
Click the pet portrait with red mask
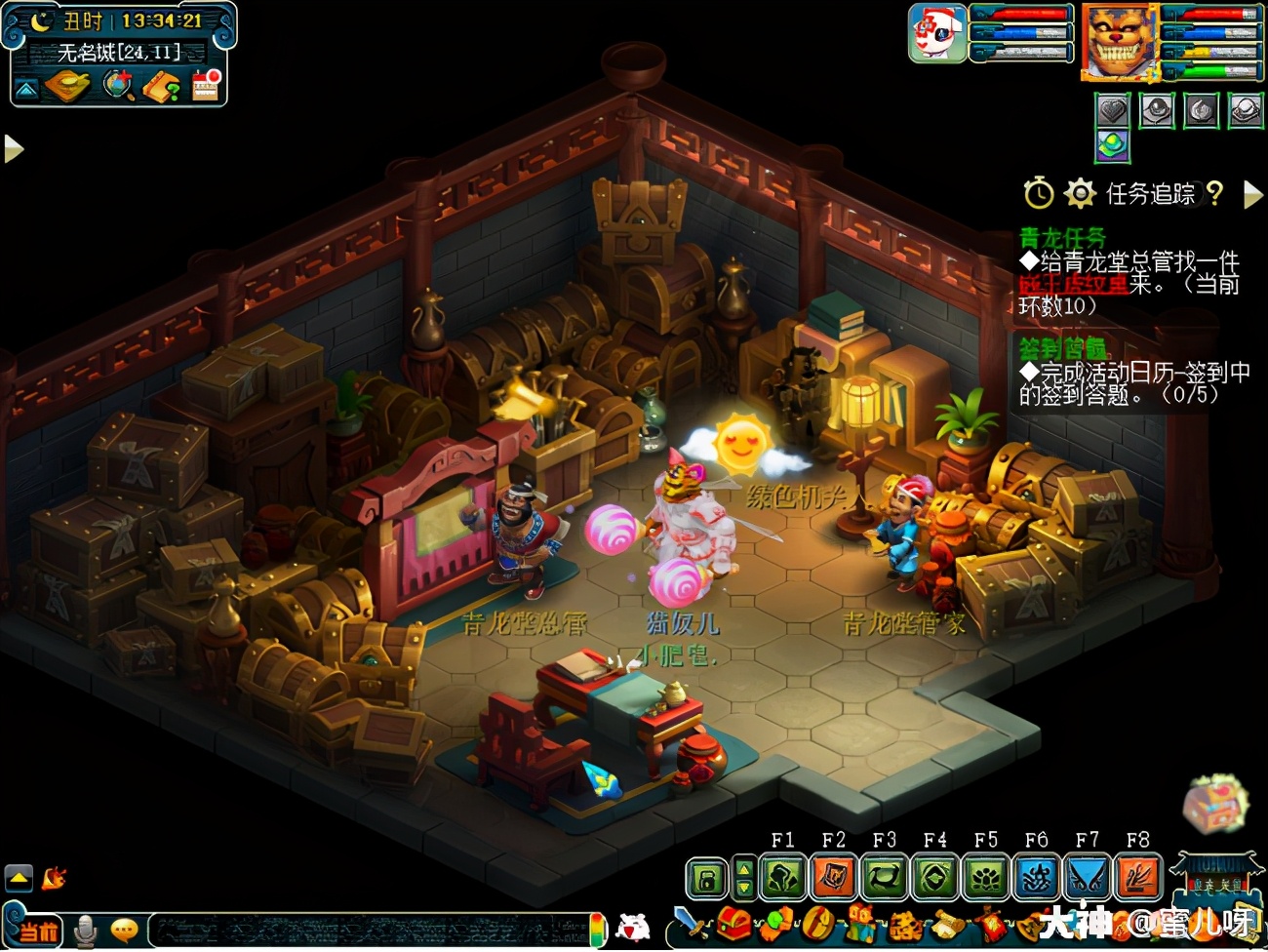[937, 33]
